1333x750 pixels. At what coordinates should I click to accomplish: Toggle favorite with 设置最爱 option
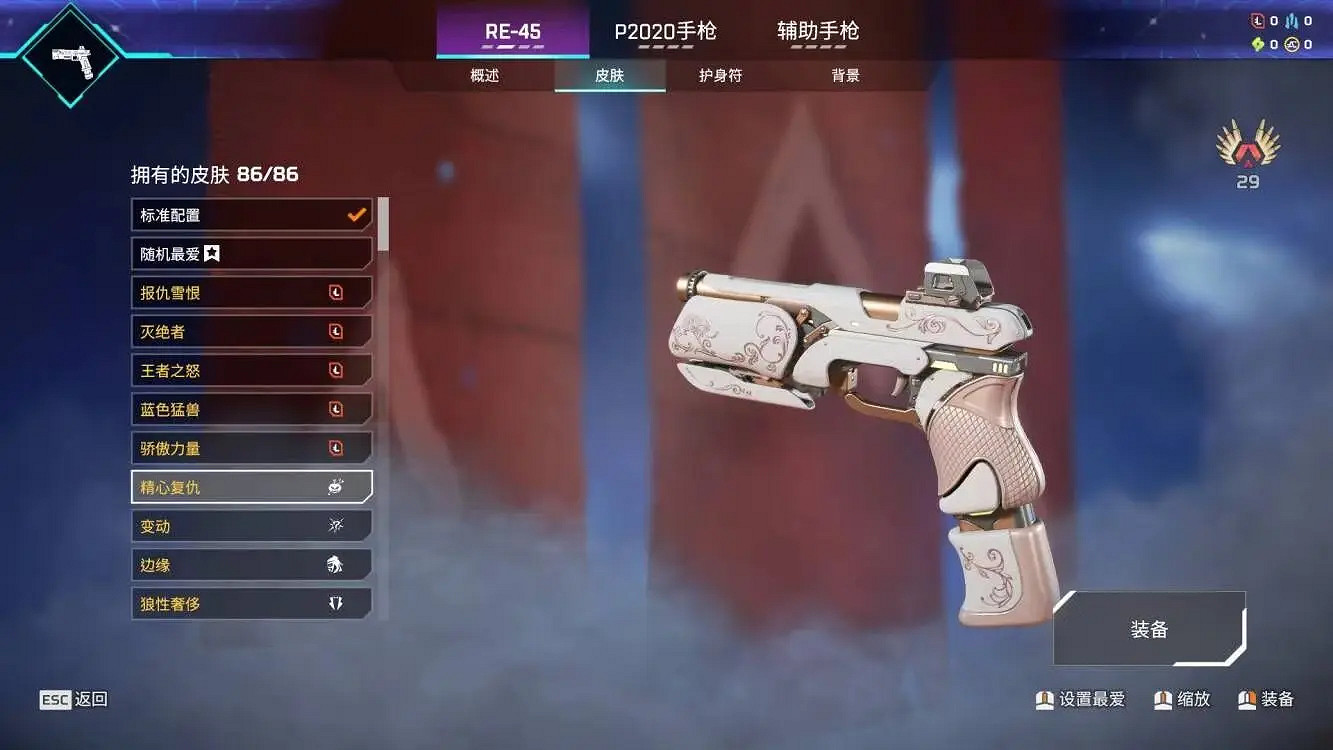click(1080, 700)
